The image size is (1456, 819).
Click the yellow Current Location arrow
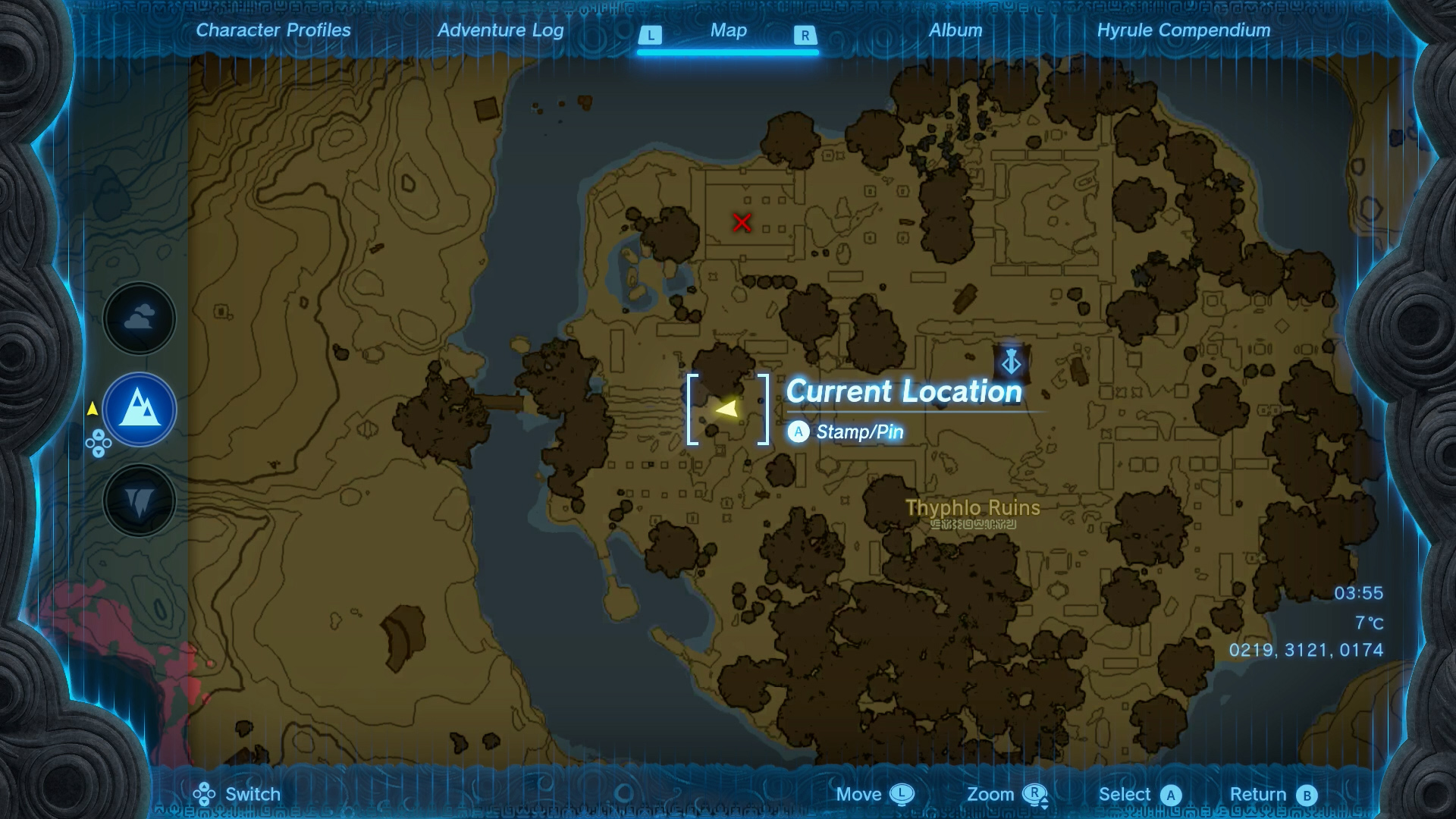pos(726,409)
